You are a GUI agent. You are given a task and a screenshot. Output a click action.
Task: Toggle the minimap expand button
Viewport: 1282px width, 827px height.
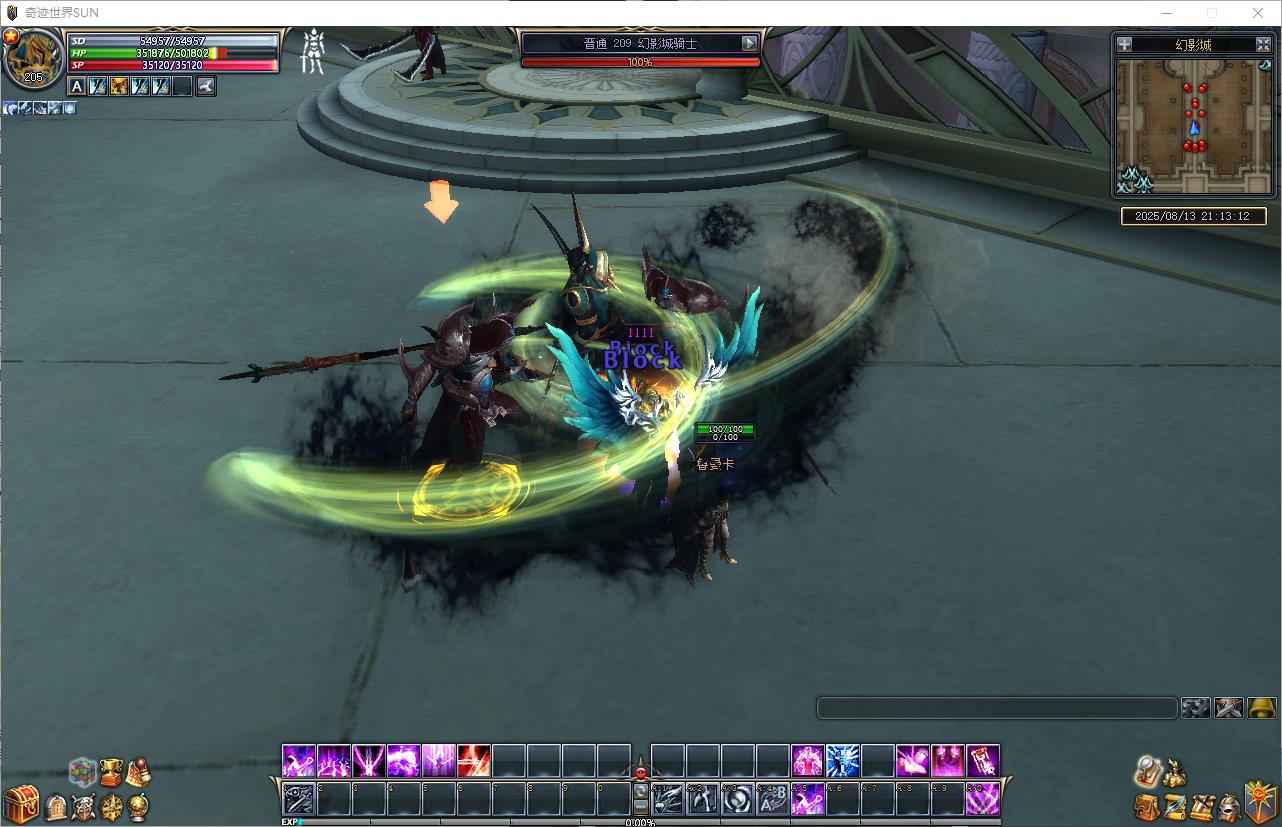coord(1263,44)
